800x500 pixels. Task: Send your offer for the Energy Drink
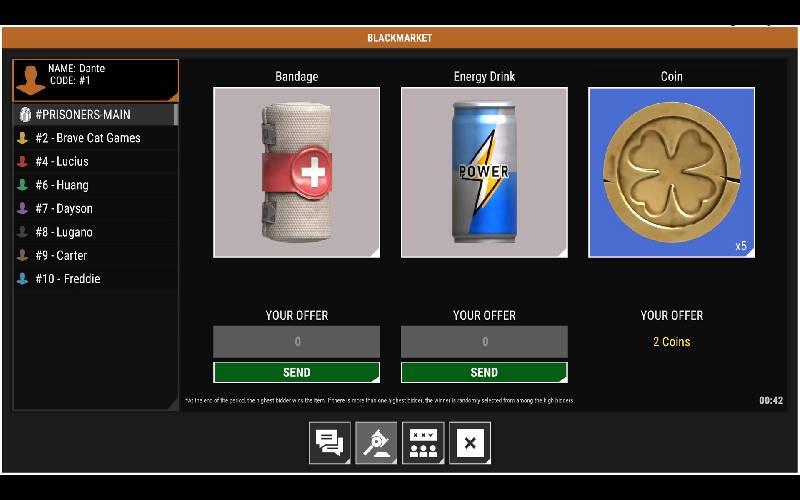tap(484, 372)
